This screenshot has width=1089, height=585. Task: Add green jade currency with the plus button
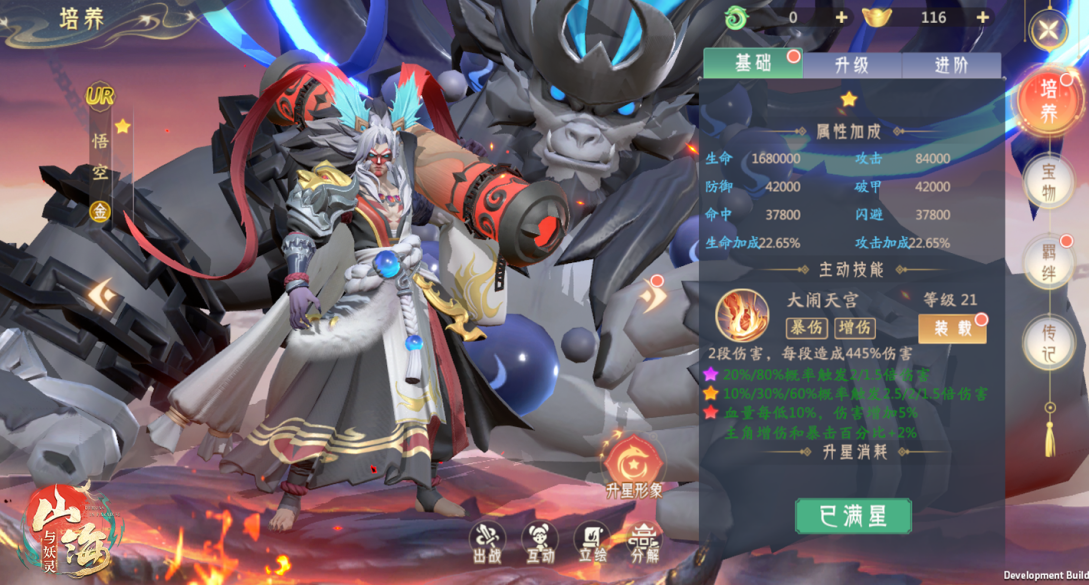click(841, 17)
